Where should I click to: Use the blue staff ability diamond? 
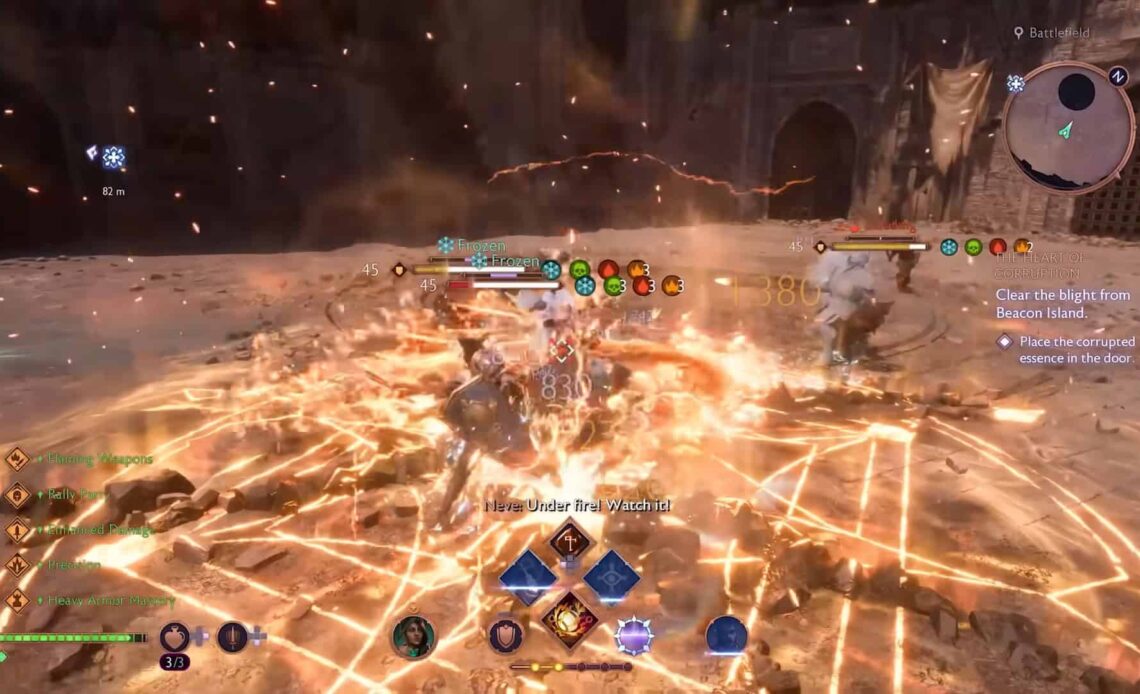tap(528, 578)
